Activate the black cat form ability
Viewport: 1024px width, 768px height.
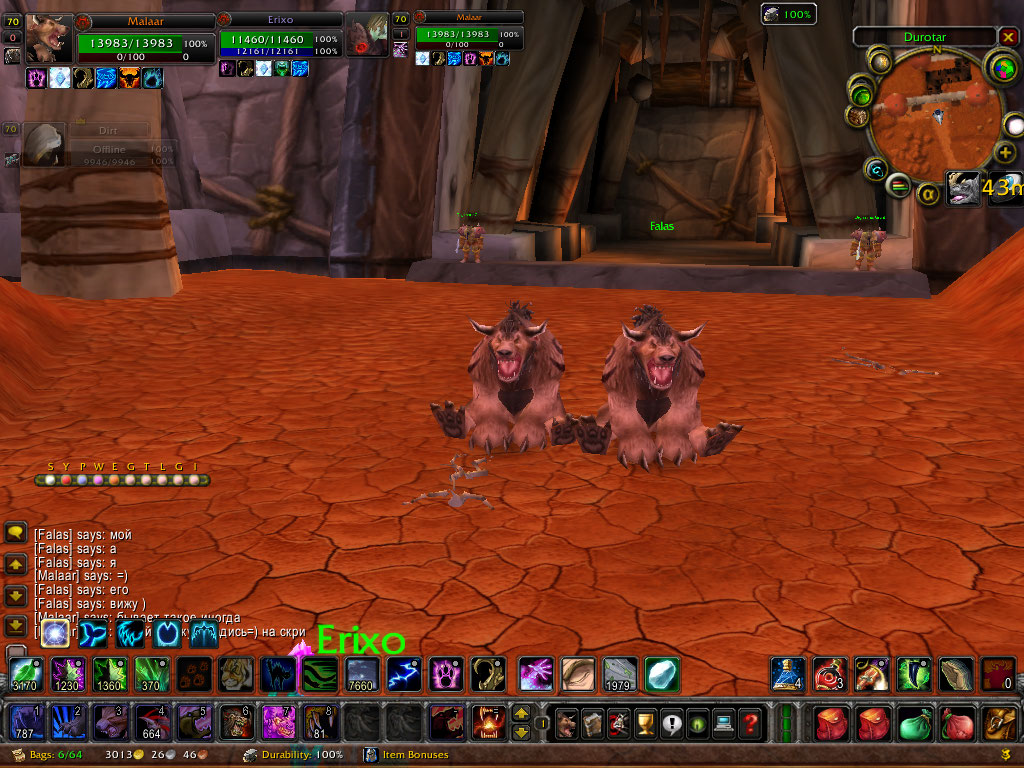coord(278,674)
